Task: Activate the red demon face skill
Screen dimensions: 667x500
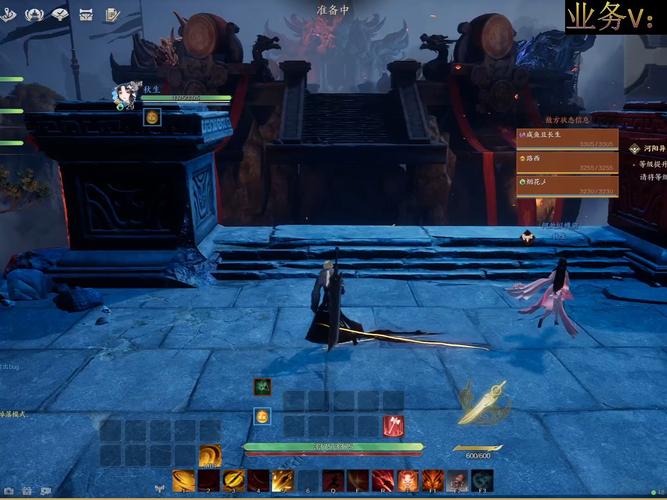Action: (x=408, y=481)
